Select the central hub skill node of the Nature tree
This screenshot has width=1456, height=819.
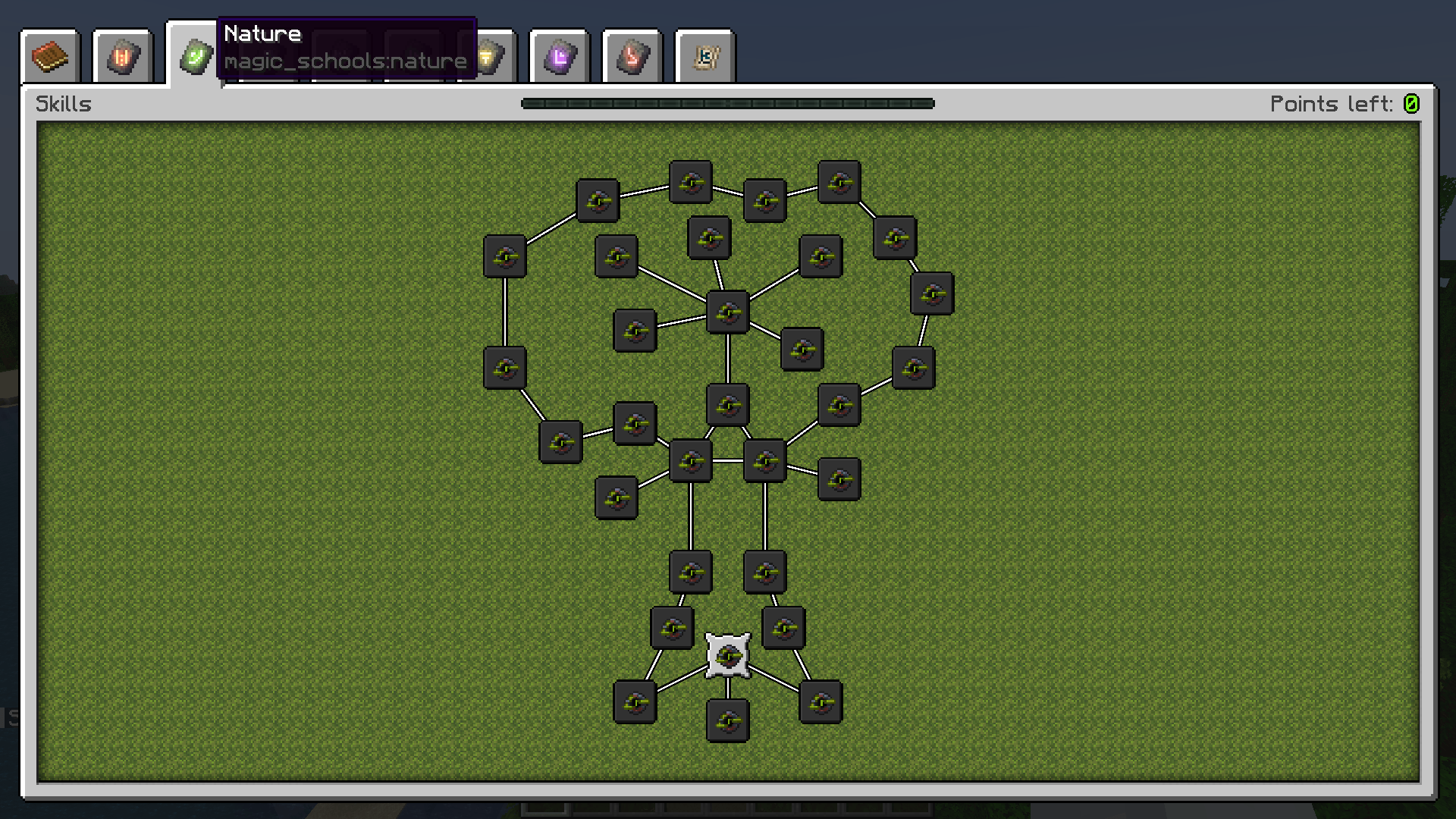[x=726, y=312]
